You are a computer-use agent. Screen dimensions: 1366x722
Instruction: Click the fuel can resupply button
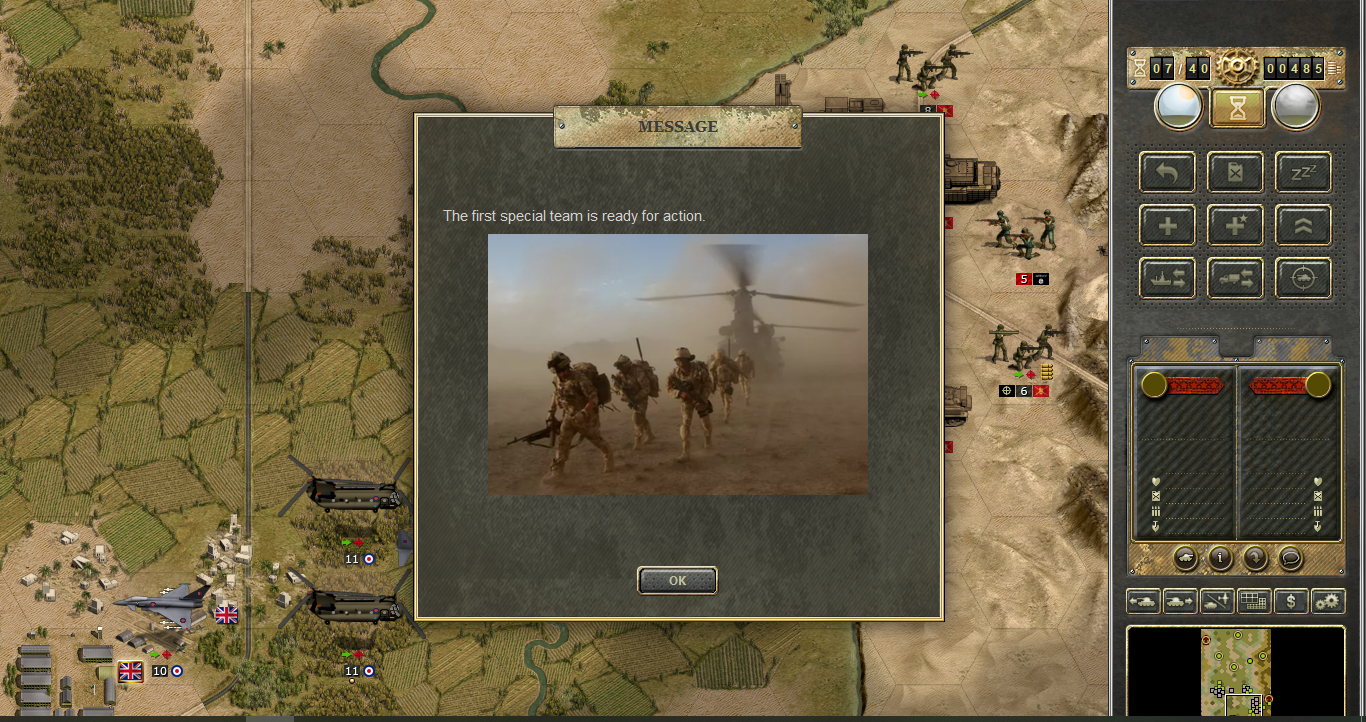(x=1235, y=172)
